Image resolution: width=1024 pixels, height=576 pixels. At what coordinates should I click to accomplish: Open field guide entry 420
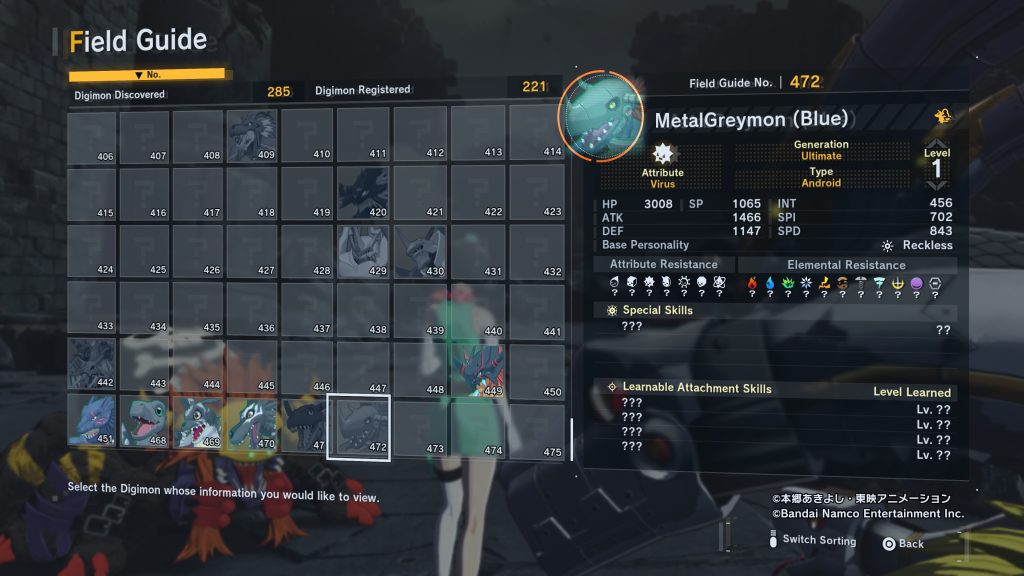[362, 192]
